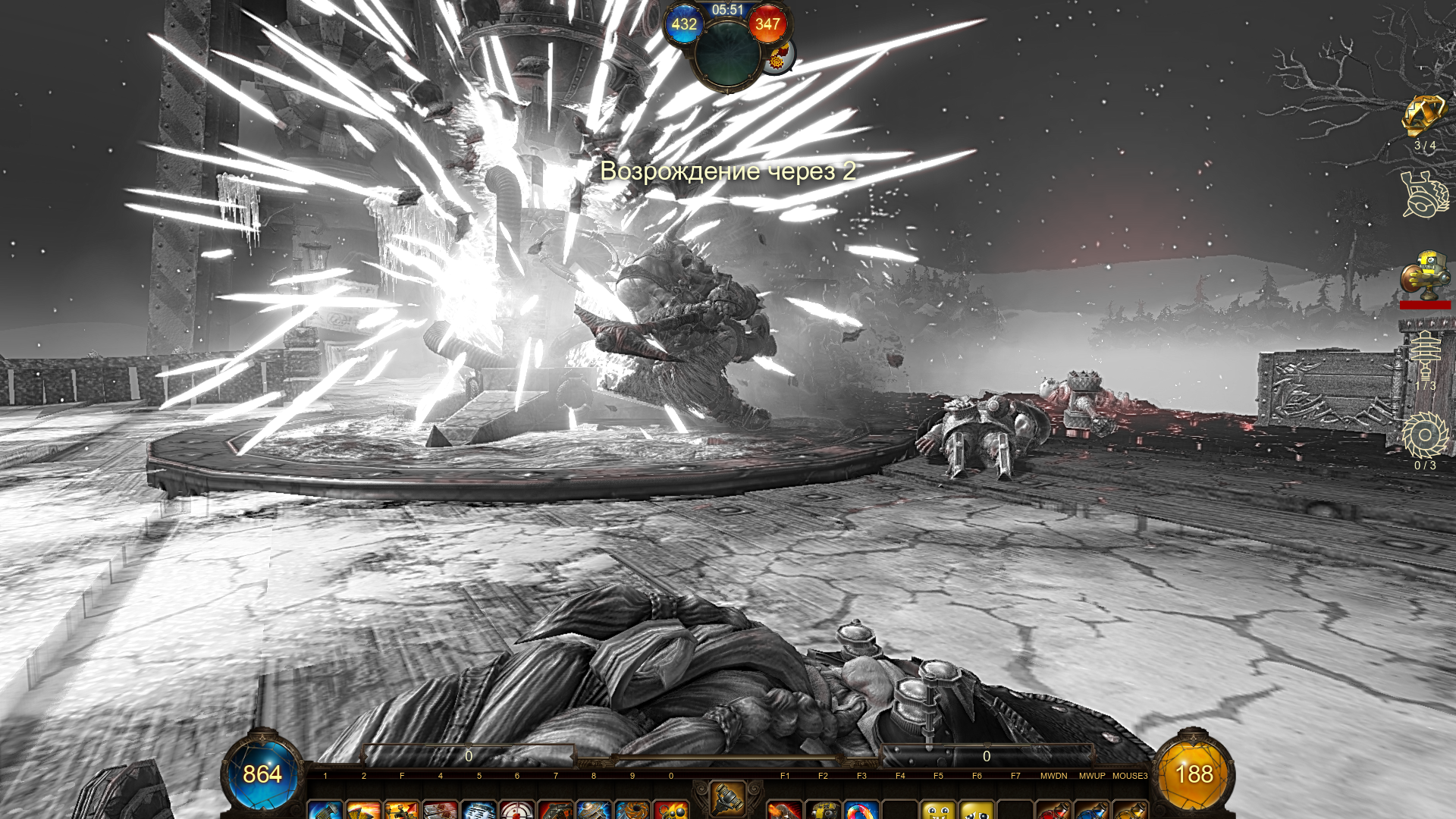
Task: Select the circular sawblade trap icon
Action: [1425, 435]
